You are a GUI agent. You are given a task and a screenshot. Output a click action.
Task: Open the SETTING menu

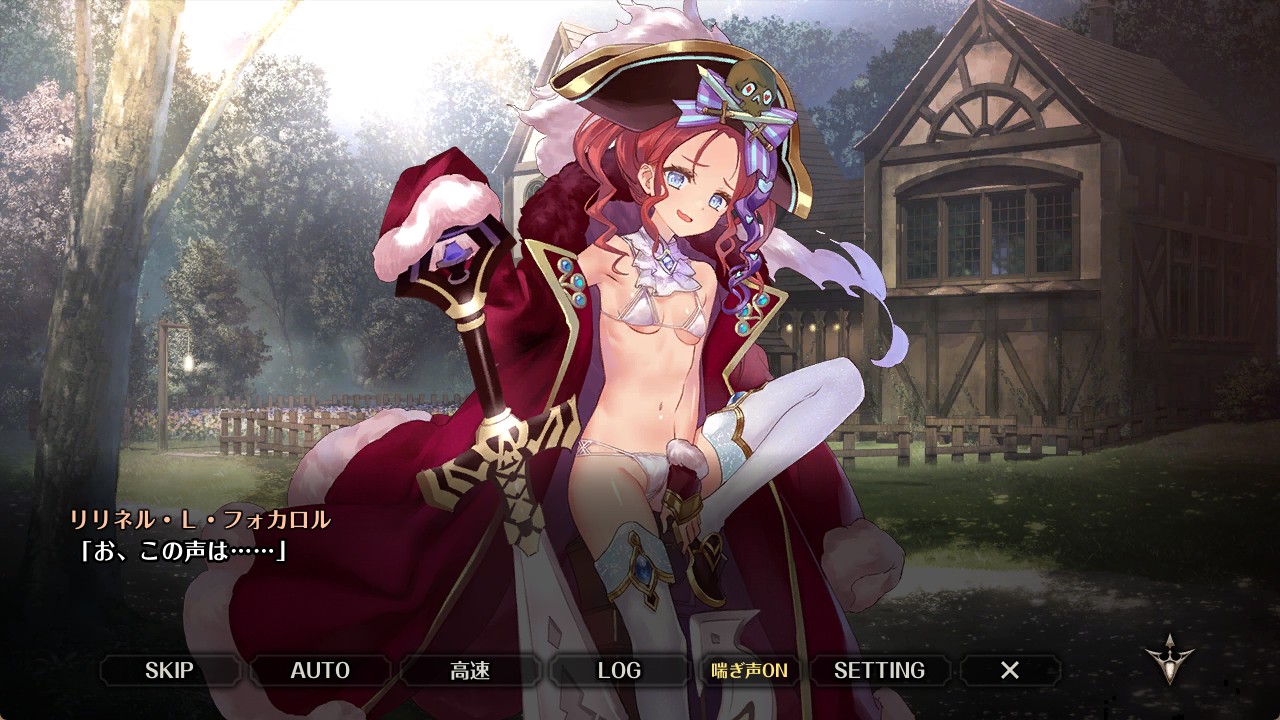(x=879, y=670)
